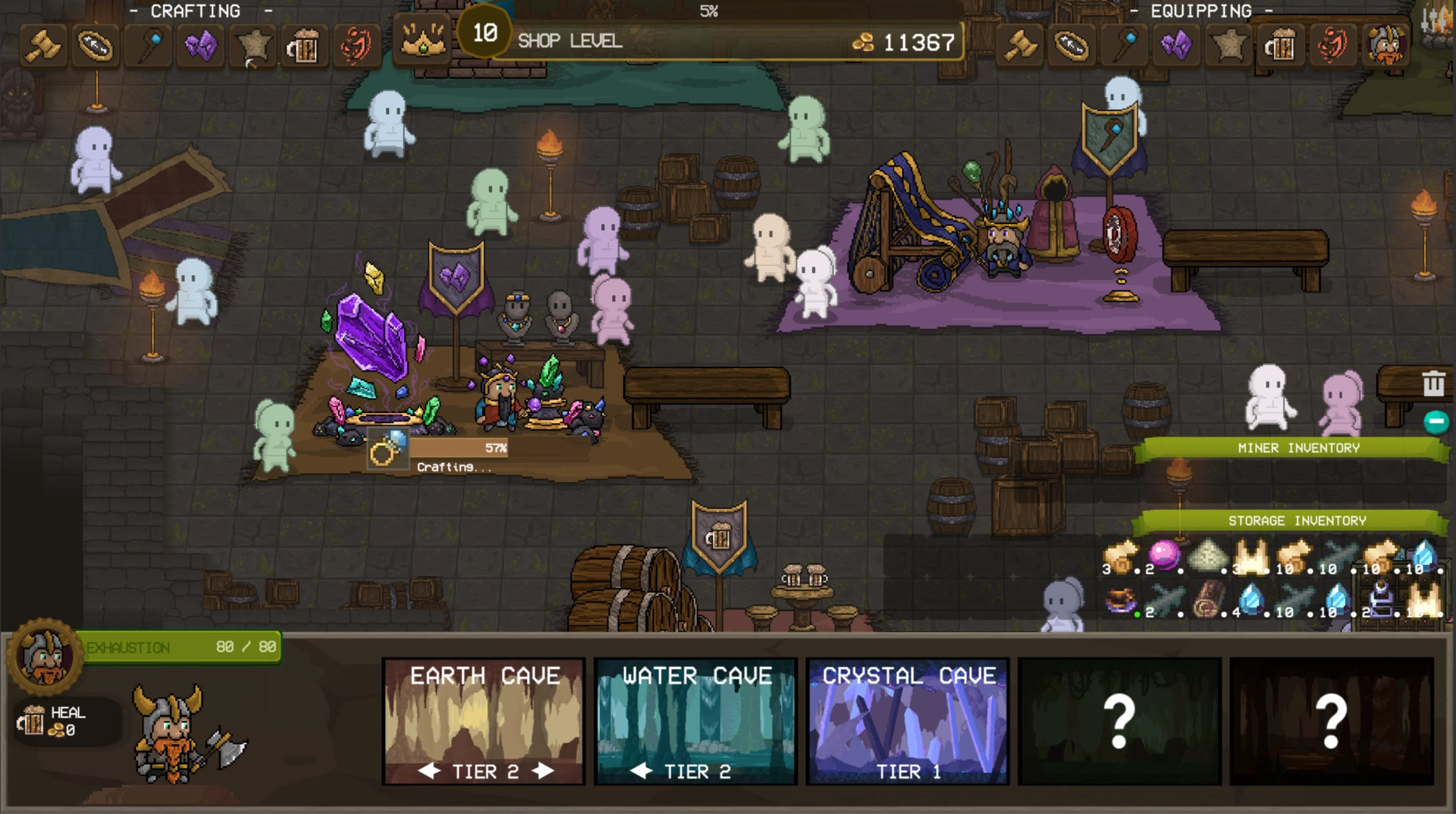This screenshot has height=814, width=1456.
Task: Collapse inventory with the teal minus button
Action: 1436,421
